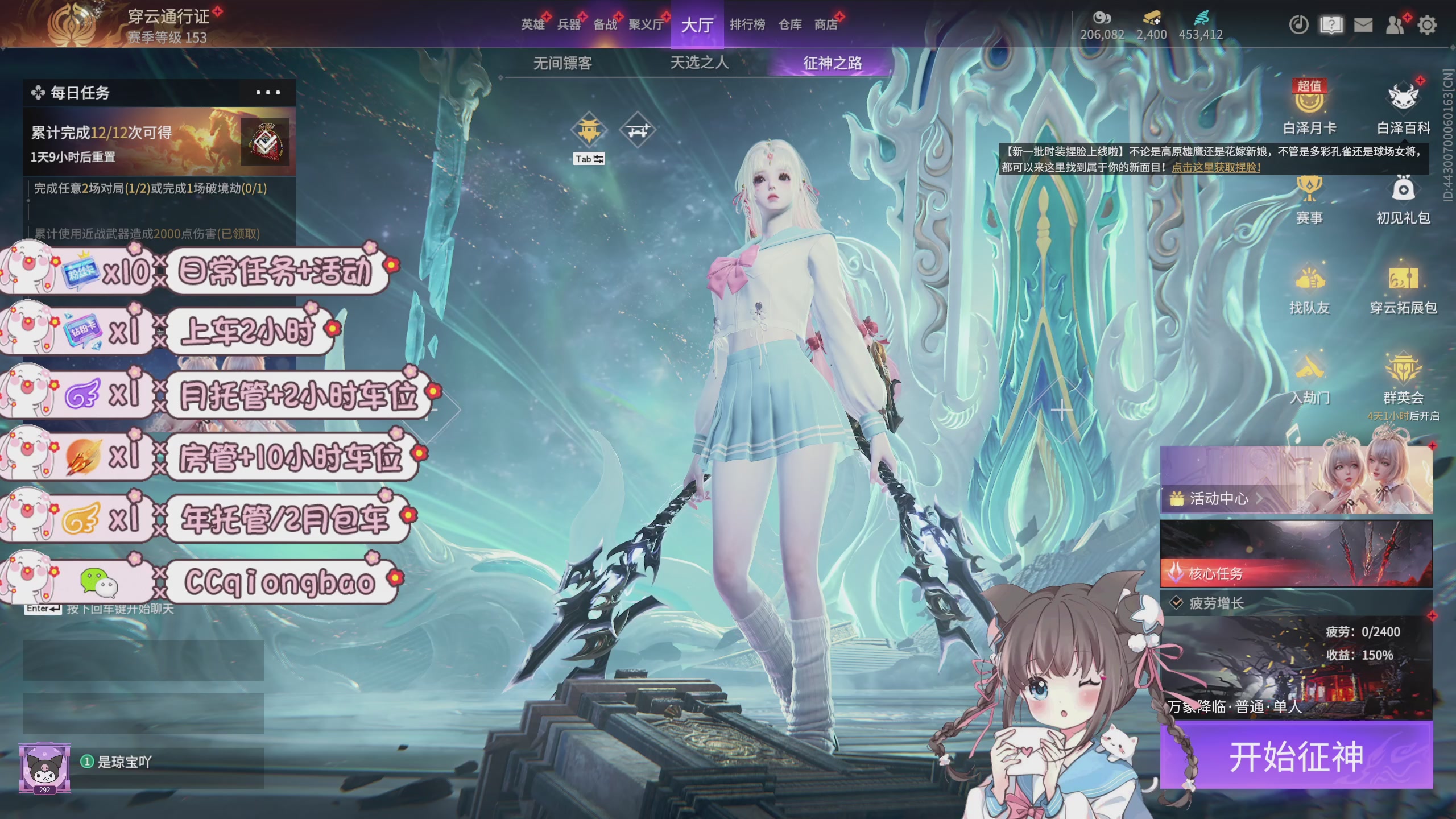
Task: Check the mail envelope icon
Action: [1363, 25]
